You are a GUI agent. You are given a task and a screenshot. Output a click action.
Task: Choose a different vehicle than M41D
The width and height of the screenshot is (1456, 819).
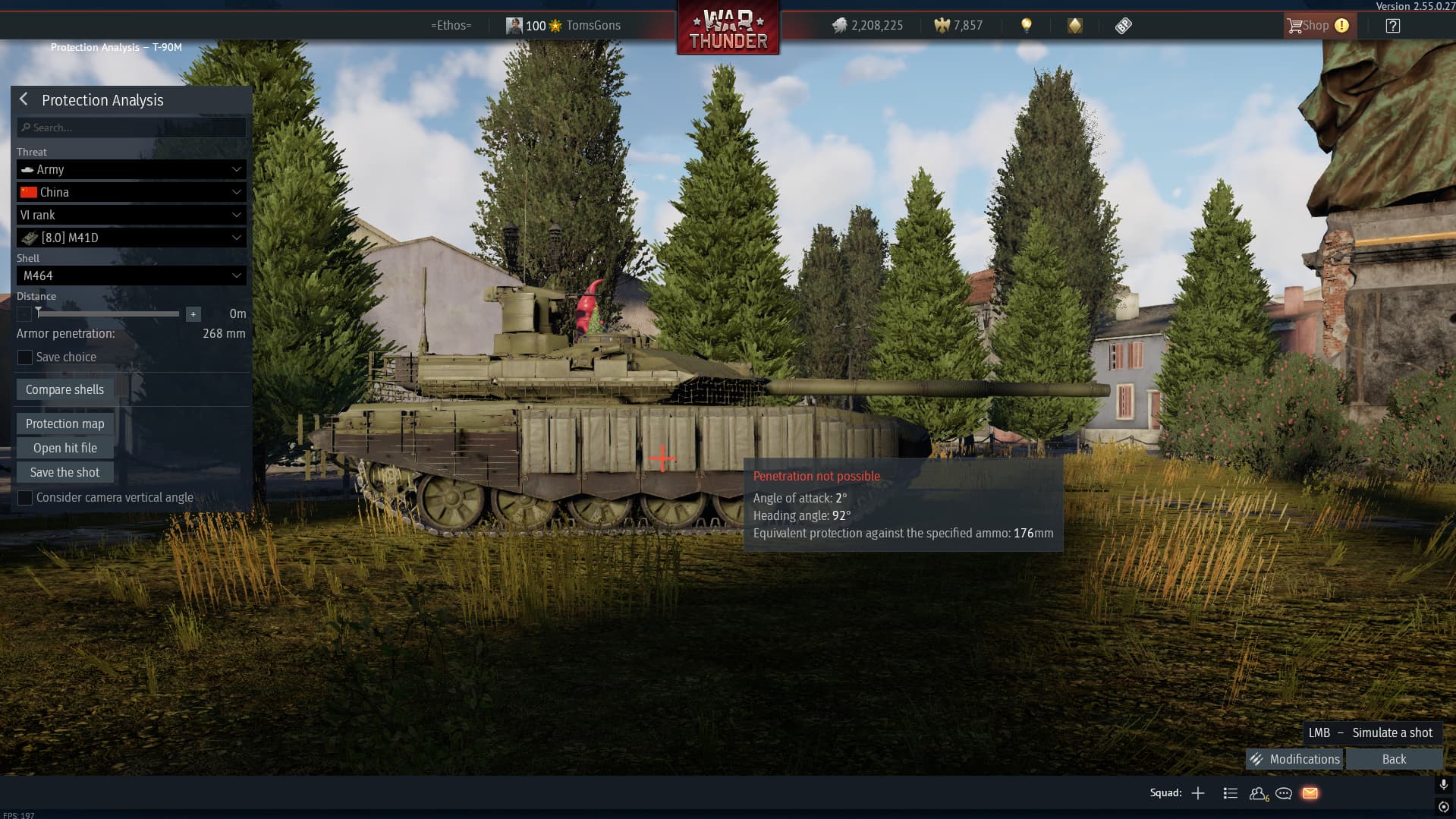point(131,238)
